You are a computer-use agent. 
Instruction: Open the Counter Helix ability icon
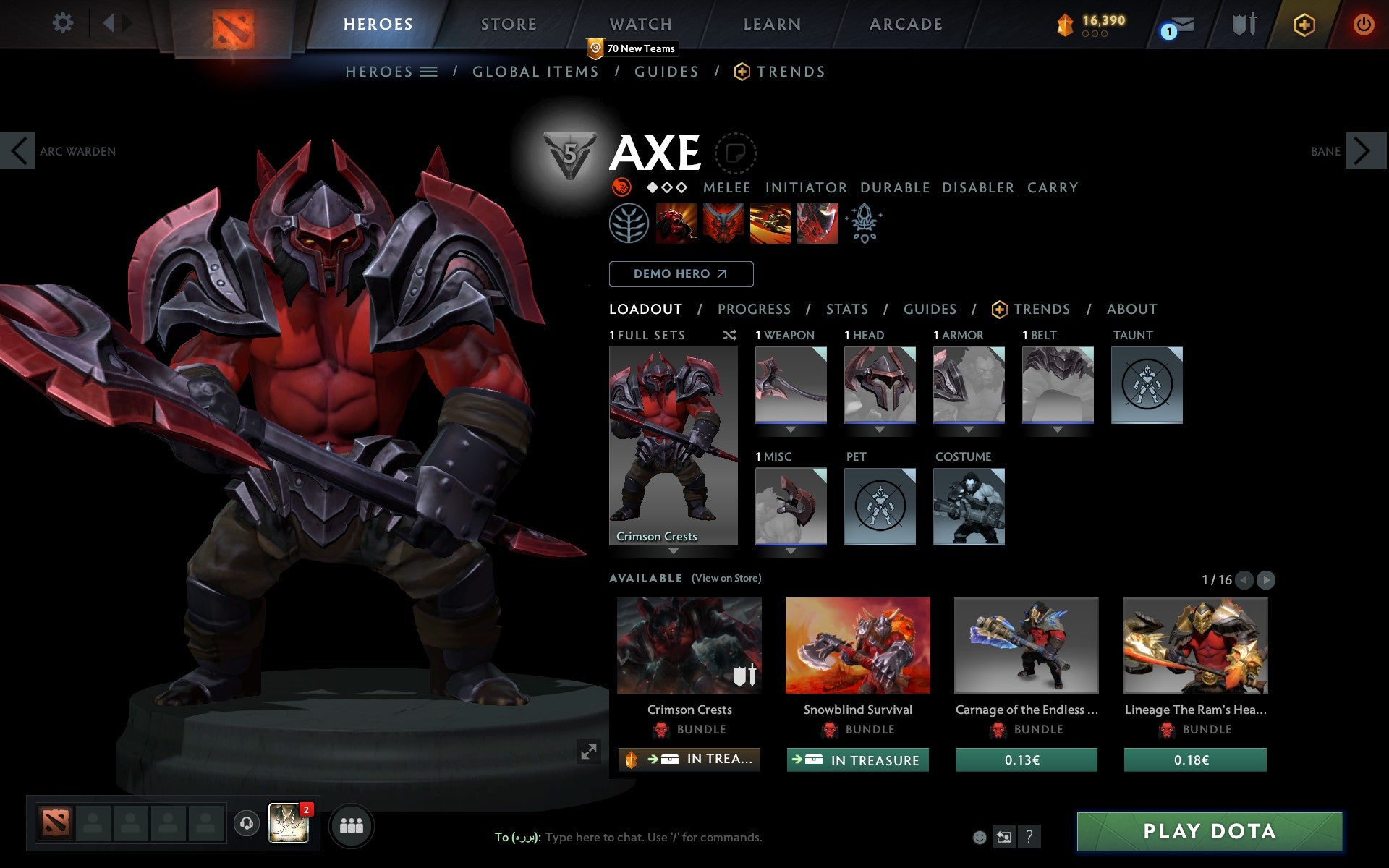coord(770,224)
